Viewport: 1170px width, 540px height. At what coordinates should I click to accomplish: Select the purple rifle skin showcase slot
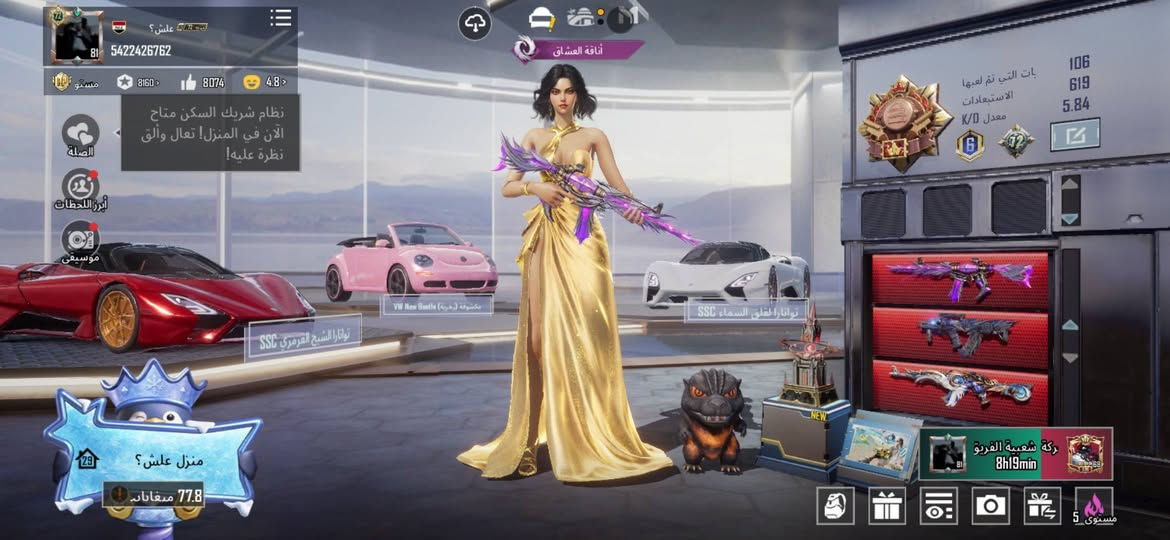click(x=960, y=279)
